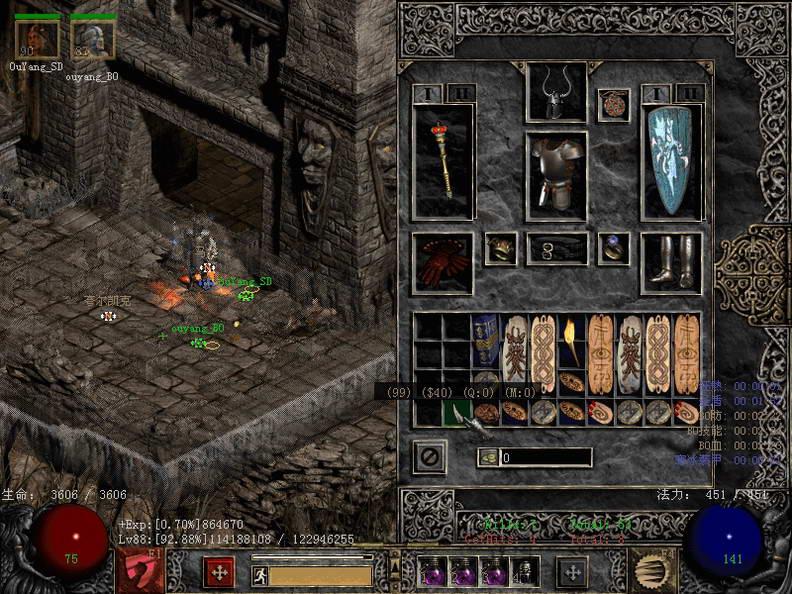Pick up the blue tome
792x594 pixels.
click(485, 341)
